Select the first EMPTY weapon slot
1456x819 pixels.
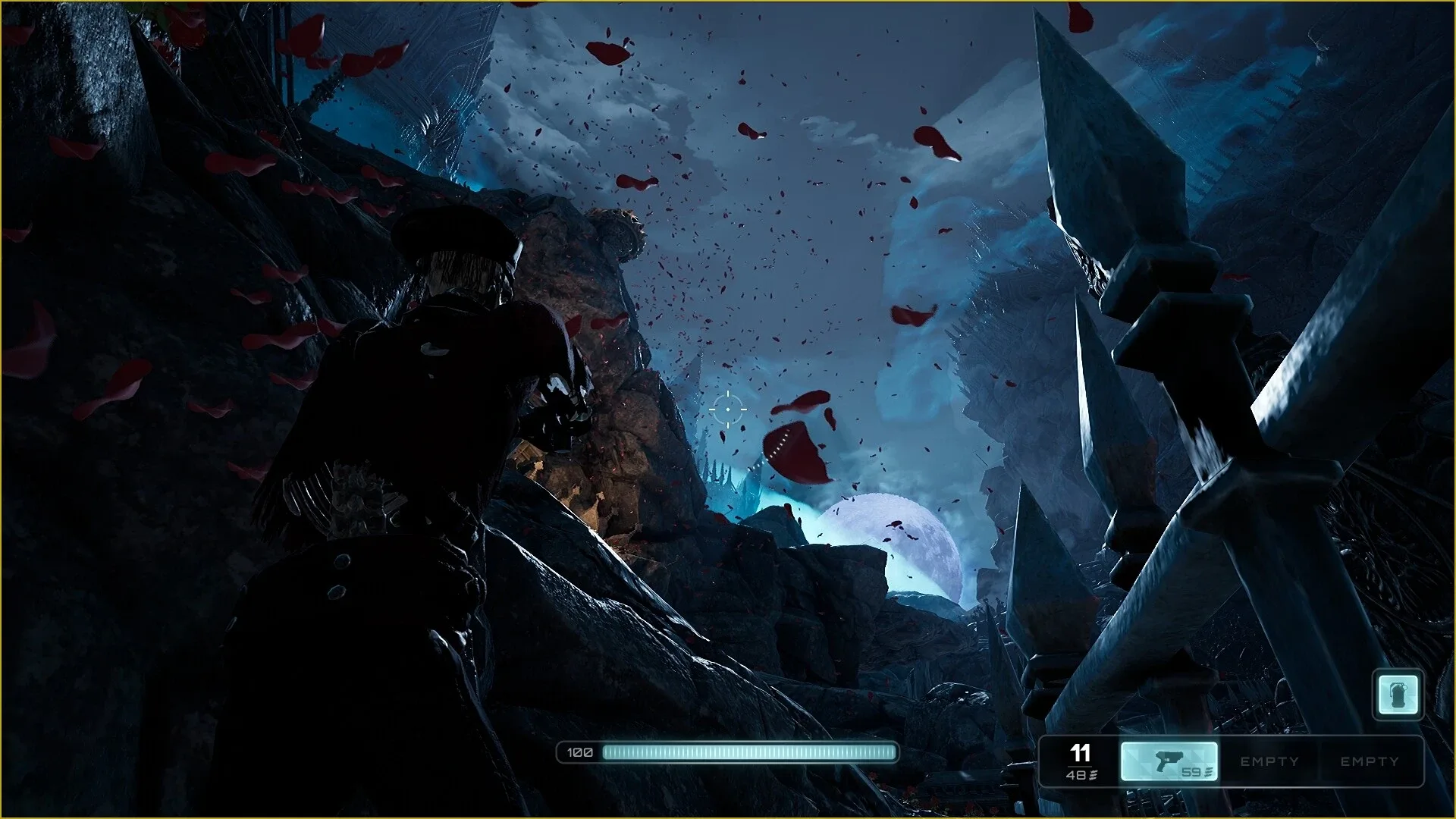tap(1269, 761)
